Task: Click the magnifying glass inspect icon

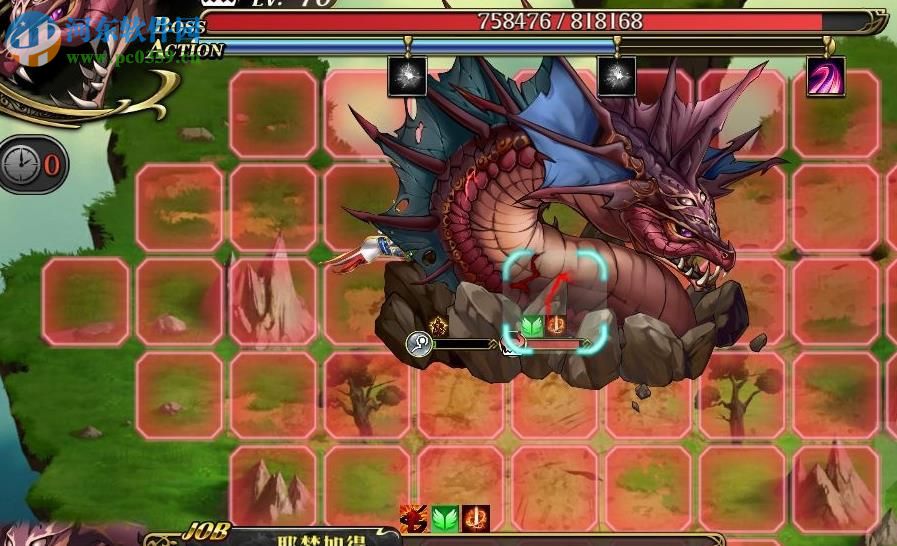Action: click(x=419, y=344)
